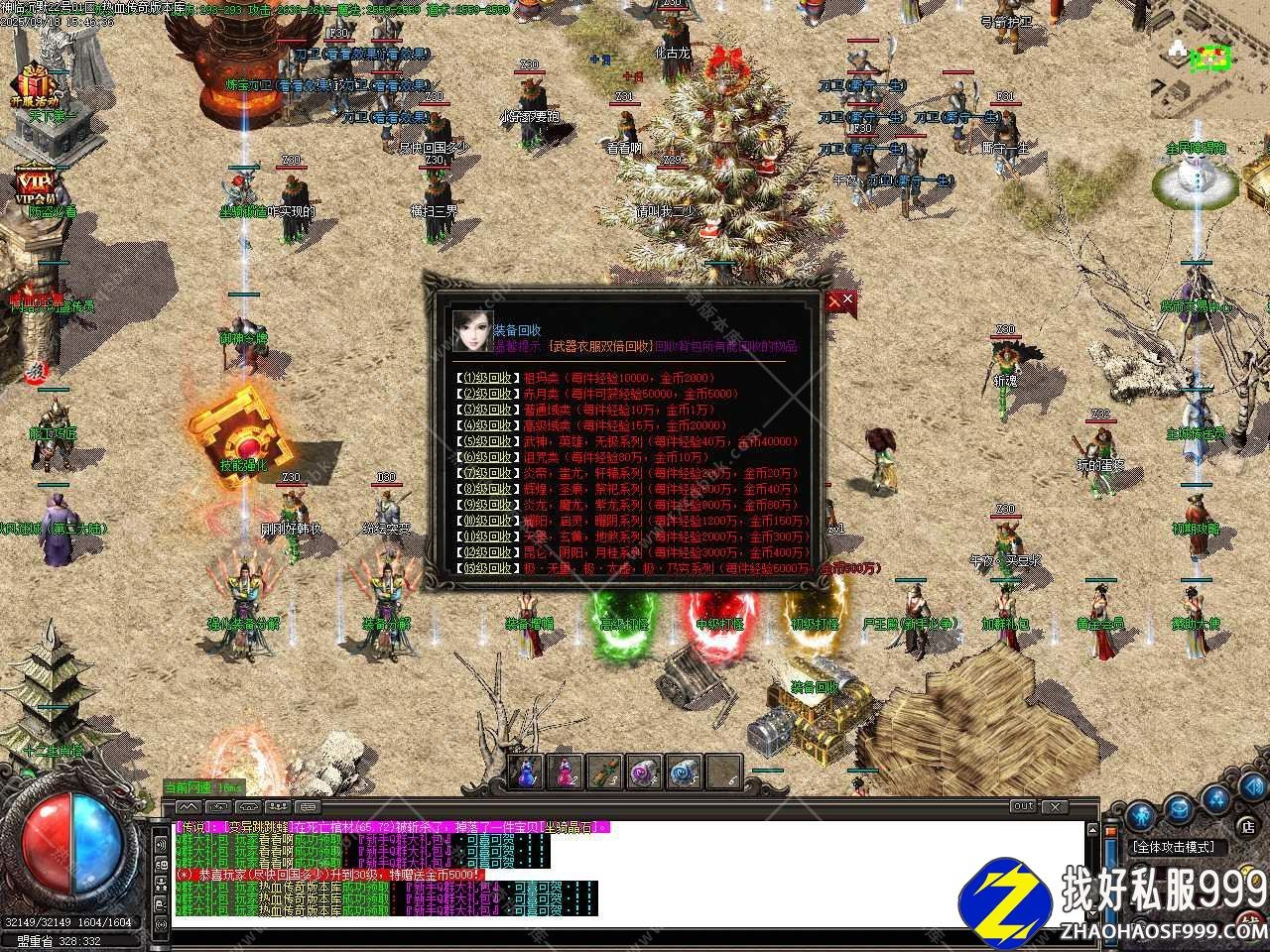
Task: Use the blue potion hotbar slot
Action: coord(526,772)
